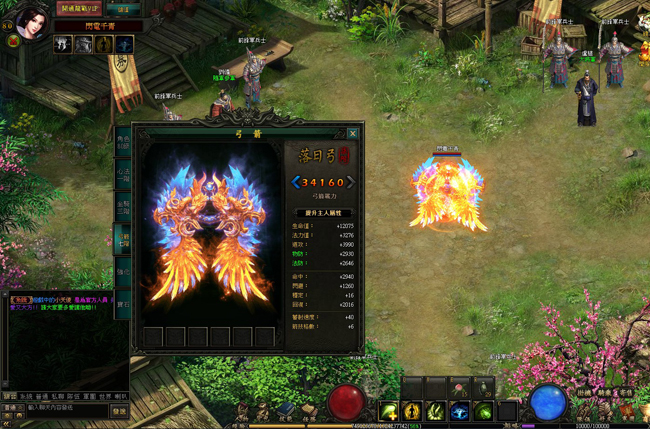Click the red X icon under the portrait
650x429 pixels.
click(x=14, y=41)
